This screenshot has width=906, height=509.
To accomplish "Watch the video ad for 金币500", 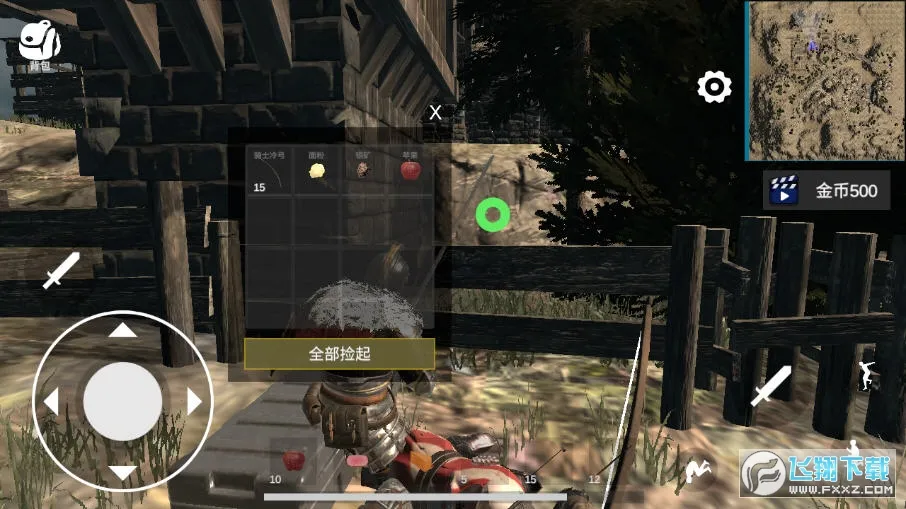I will tap(826, 190).
